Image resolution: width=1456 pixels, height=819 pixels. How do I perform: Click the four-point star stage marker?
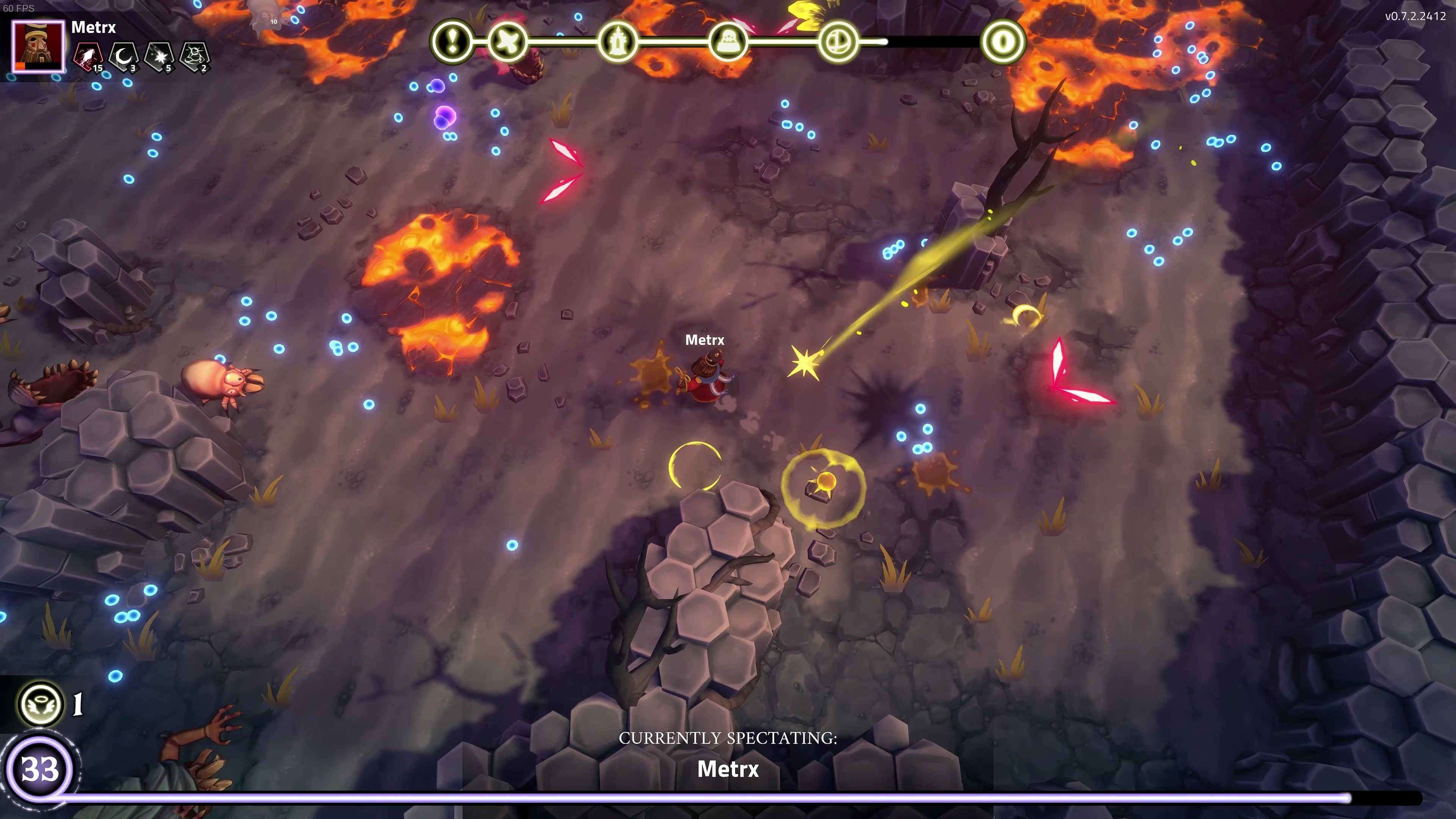coord(508,41)
